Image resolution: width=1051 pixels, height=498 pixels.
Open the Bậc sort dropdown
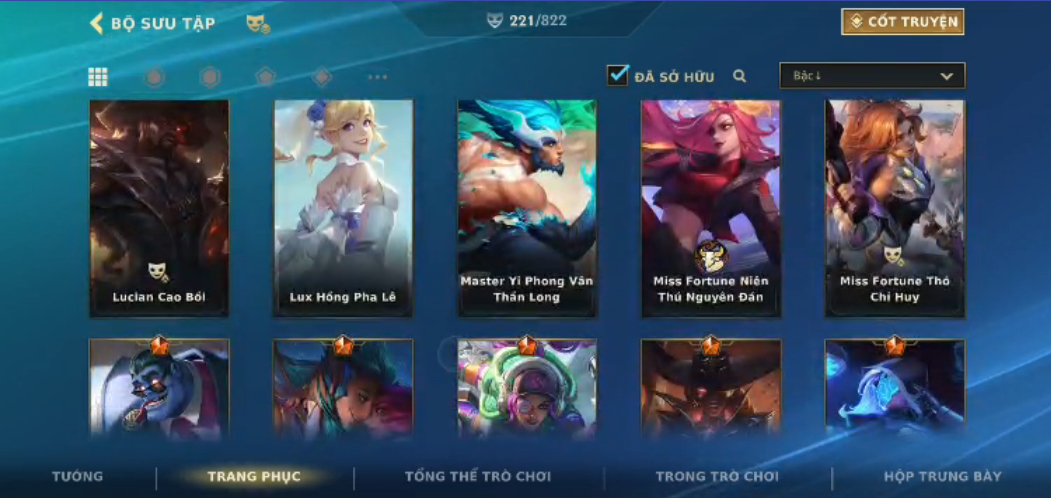click(x=872, y=76)
